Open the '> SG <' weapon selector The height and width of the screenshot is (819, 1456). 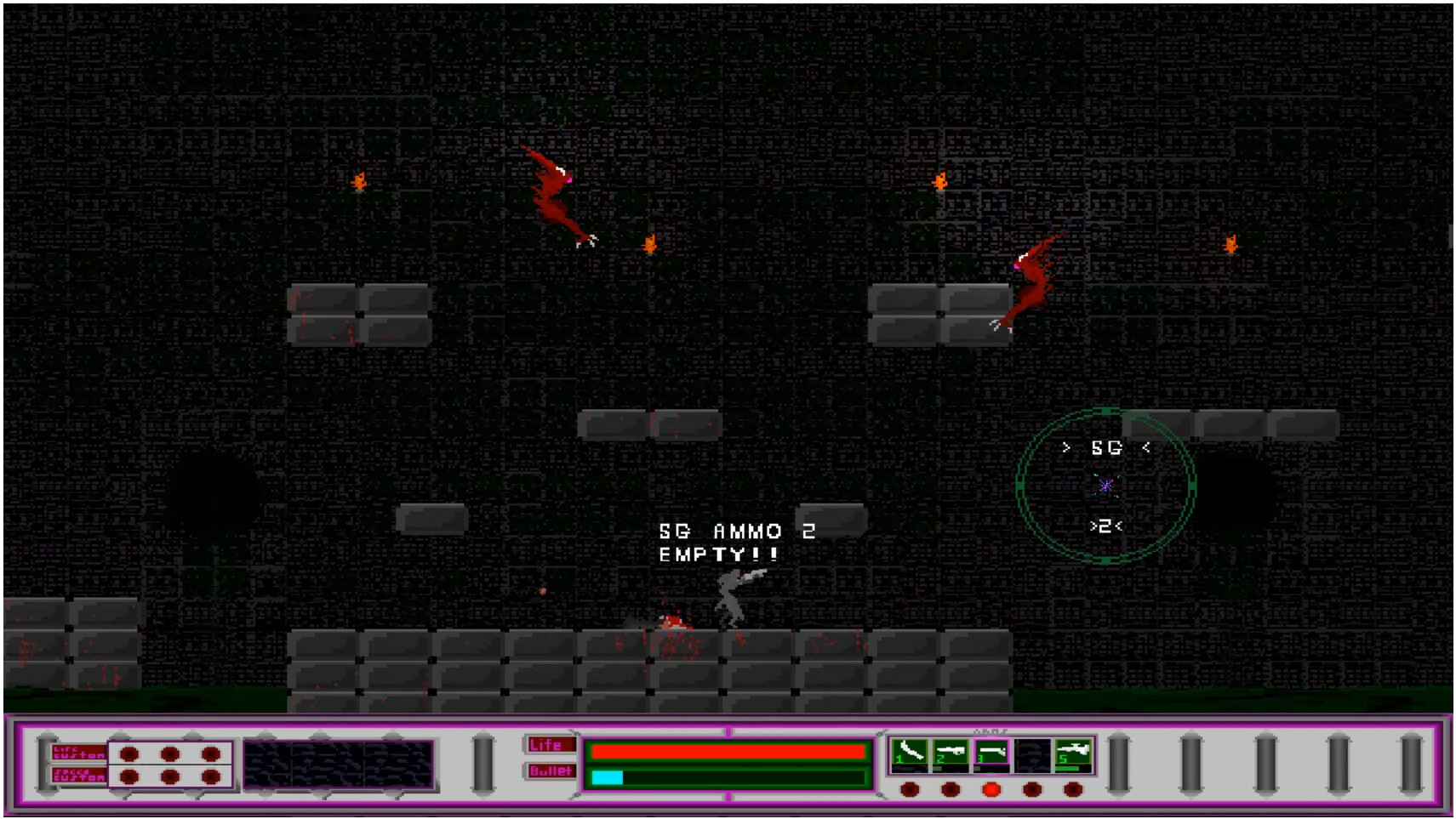click(x=1105, y=446)
